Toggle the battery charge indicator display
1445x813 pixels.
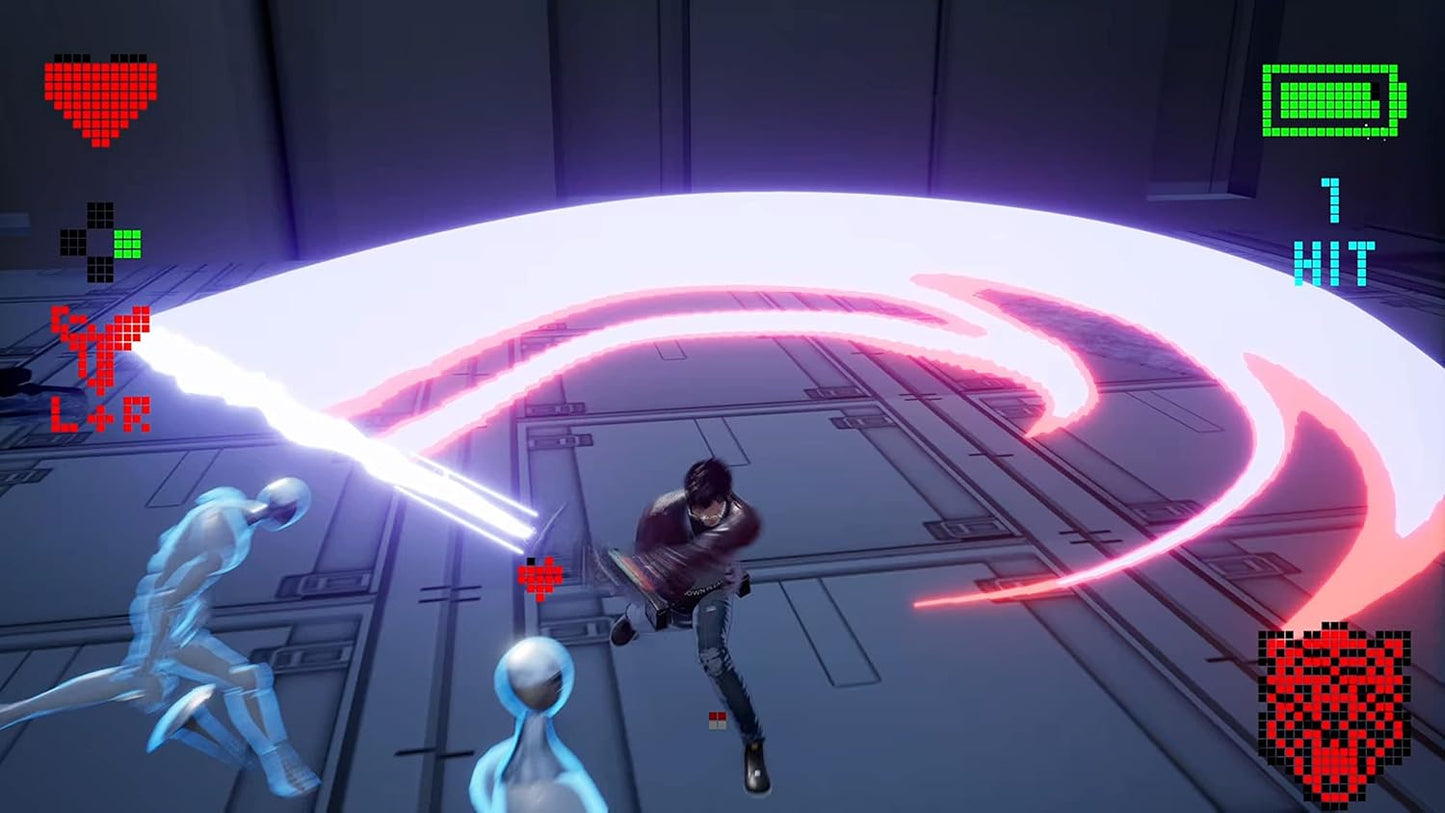[x=1331, y=100]
